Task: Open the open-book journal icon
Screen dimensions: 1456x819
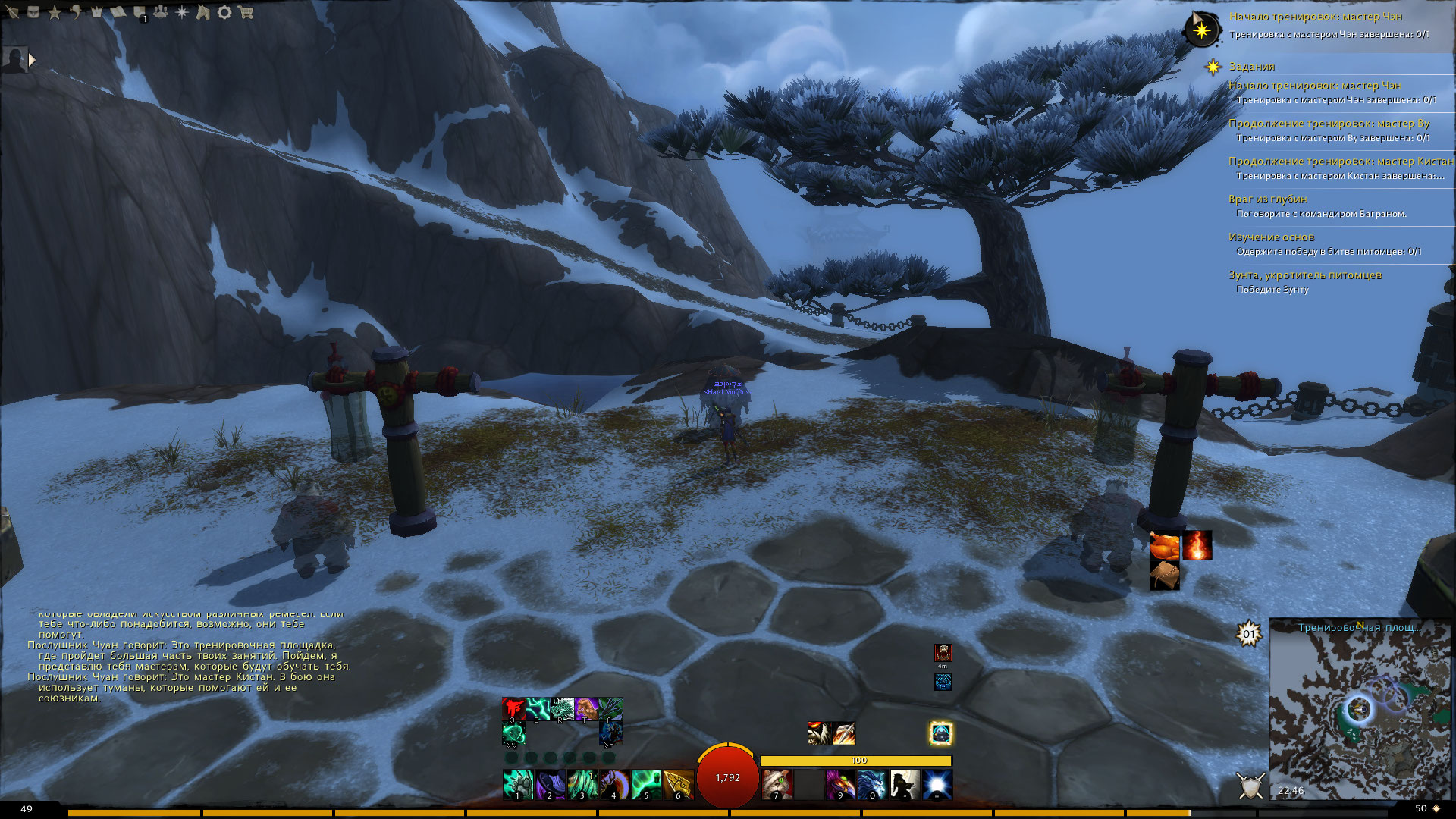Action: (x=119, y=12)
